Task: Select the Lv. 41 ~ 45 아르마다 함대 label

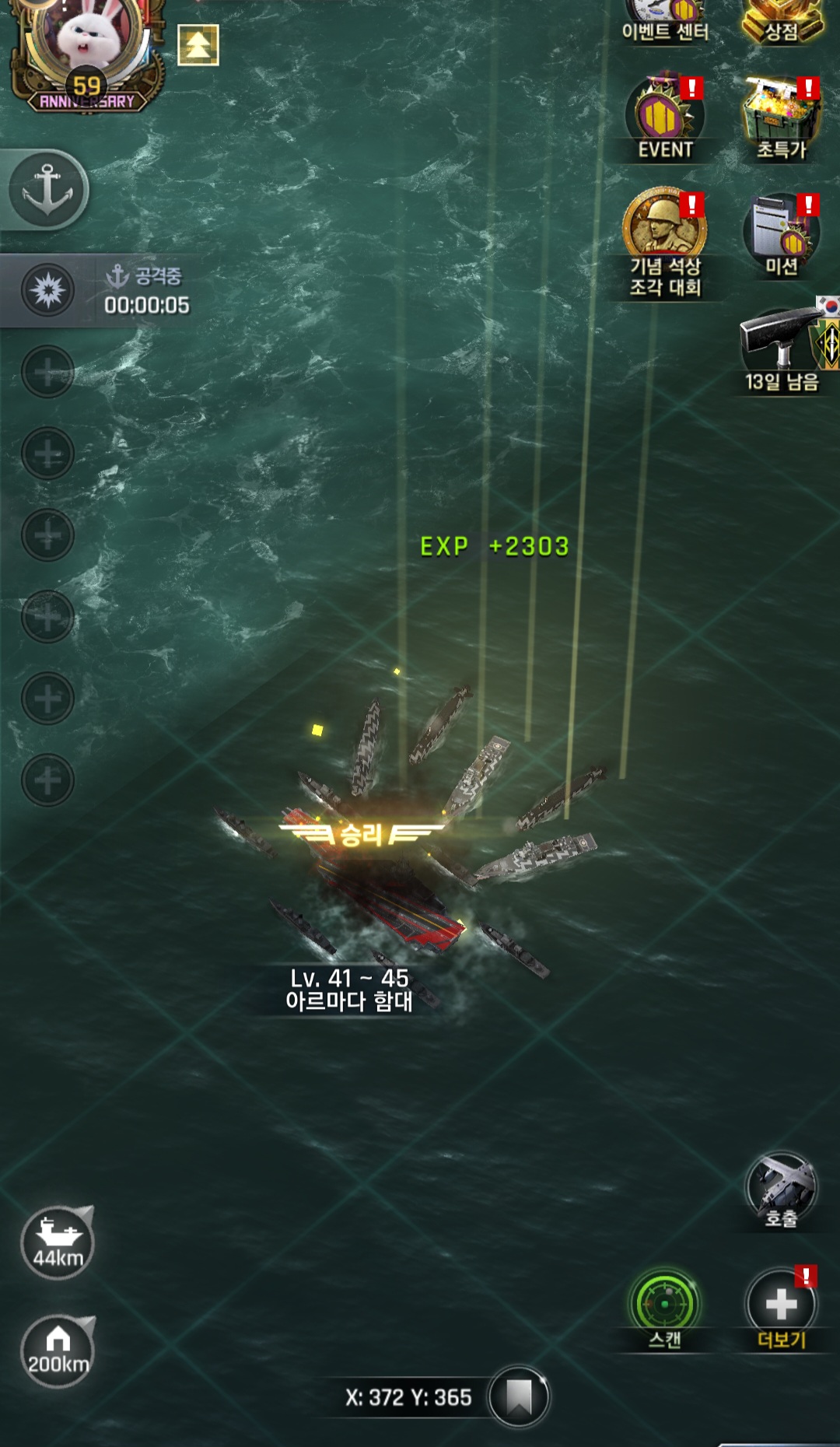Action: (348, 990)
